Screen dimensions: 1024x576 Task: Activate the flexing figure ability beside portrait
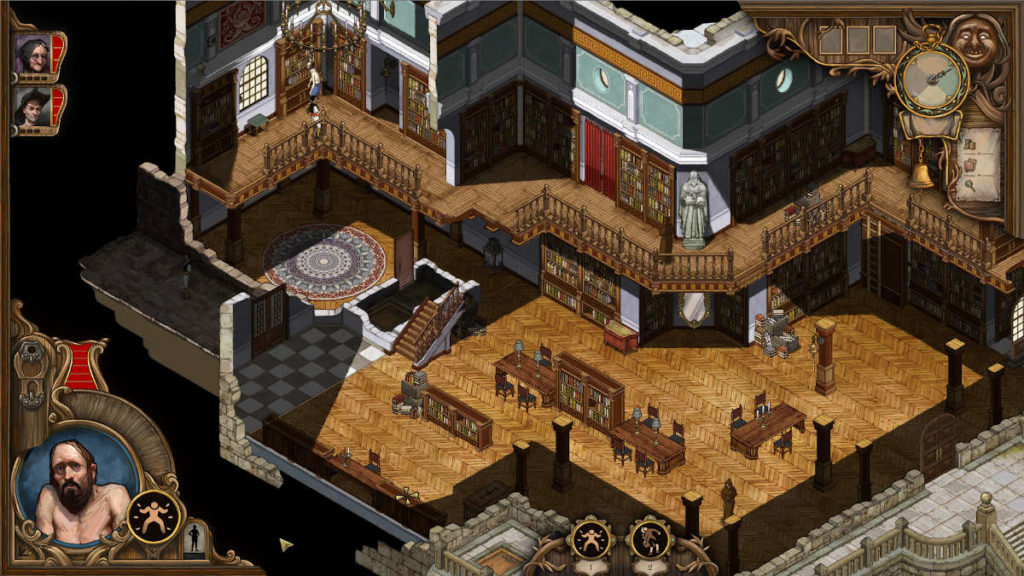[152, 515]
